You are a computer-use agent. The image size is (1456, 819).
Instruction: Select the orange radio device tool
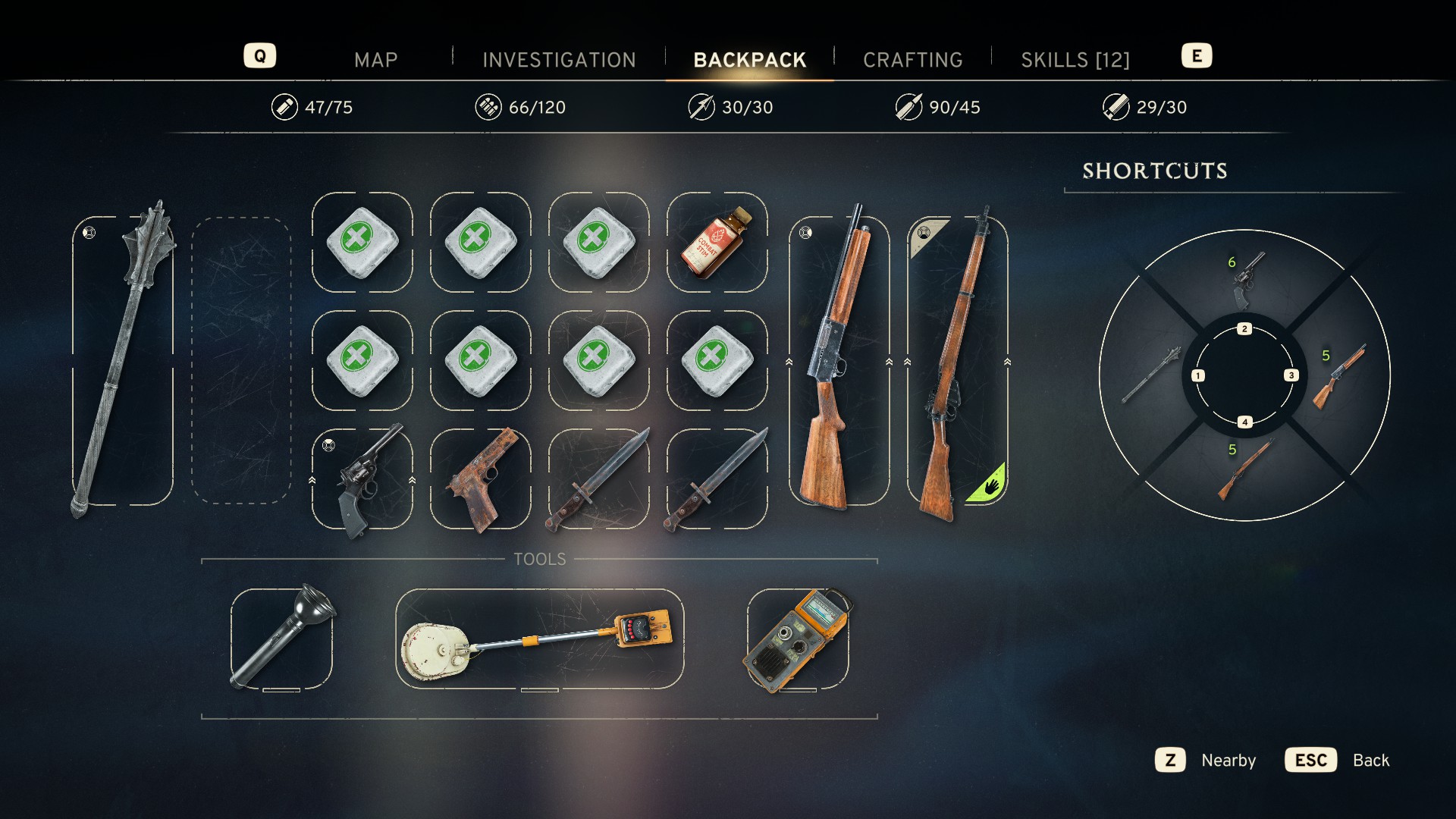pos(797,639)
